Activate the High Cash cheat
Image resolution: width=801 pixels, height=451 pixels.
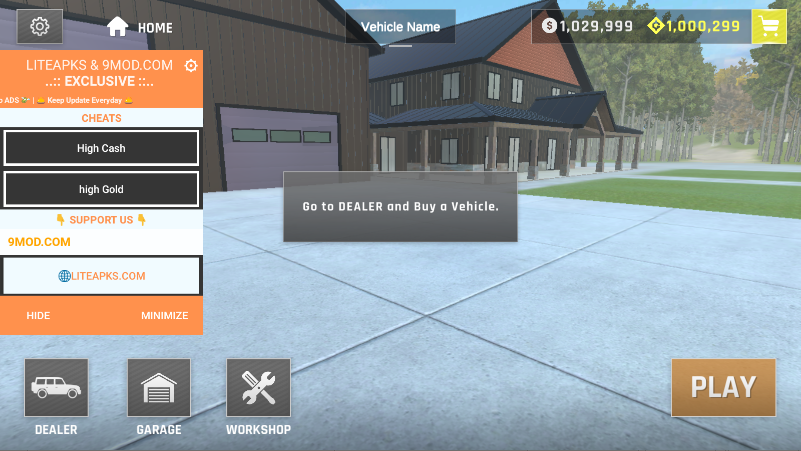coord(101,149)
